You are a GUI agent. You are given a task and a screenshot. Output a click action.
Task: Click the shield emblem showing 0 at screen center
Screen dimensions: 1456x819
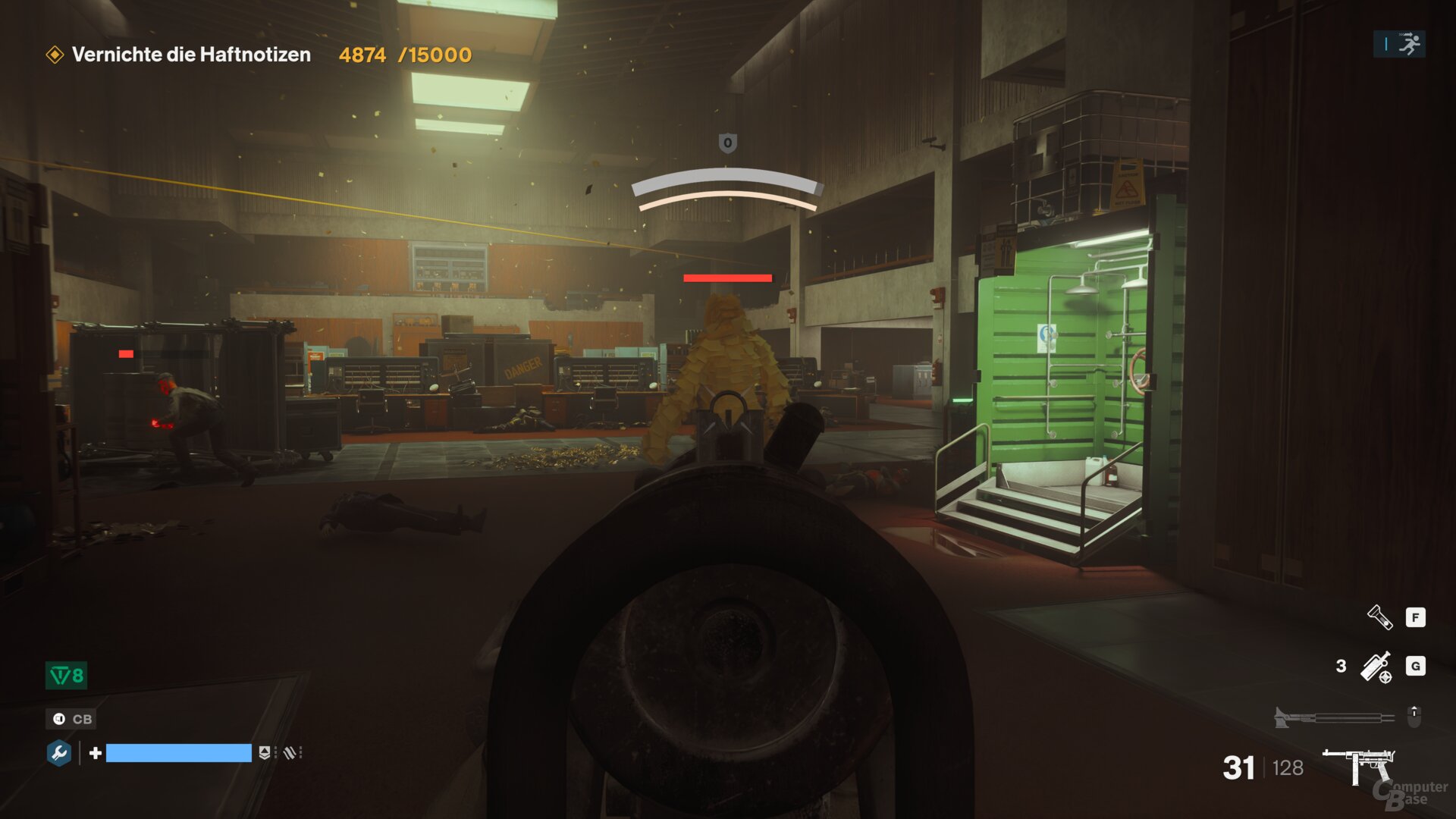coord(727,143)
